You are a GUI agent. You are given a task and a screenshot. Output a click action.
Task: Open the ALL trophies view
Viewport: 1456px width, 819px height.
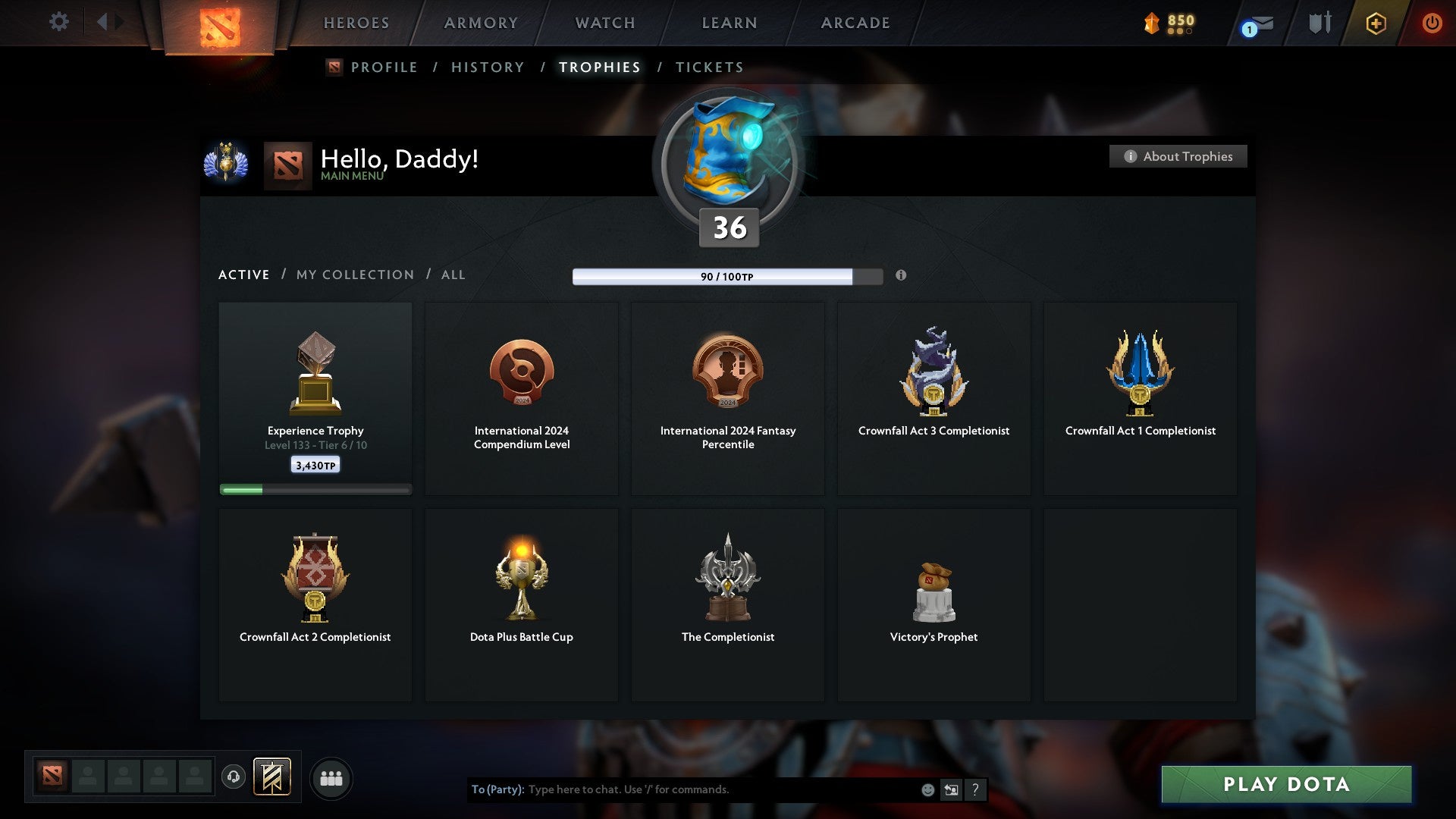[x=453, y=275]
